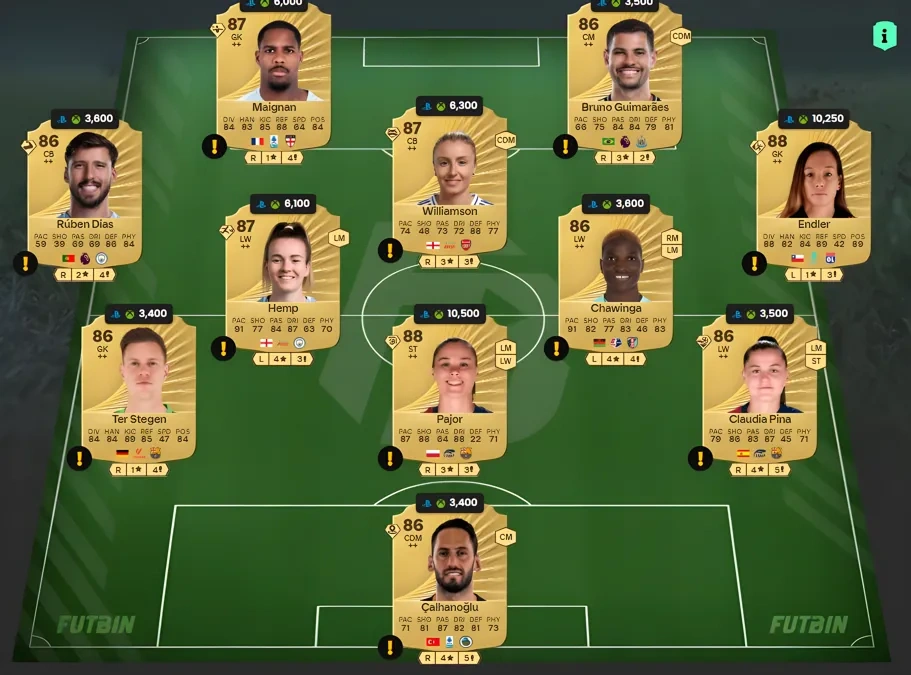Open the warning icon beside Endler
The height and width of the screenshot is (675, 911).
754,263
